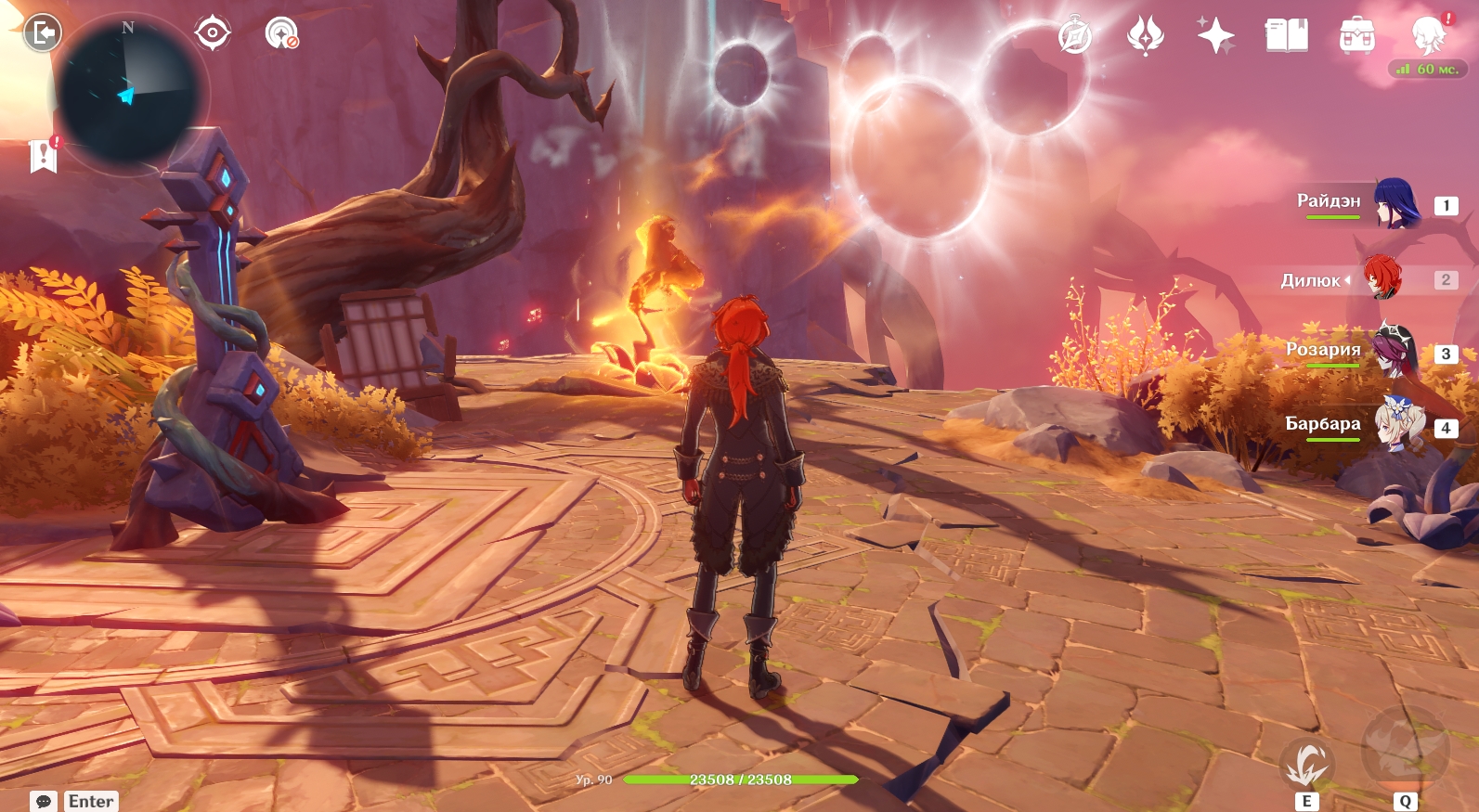Image resolution: width=1479 pixels, height=812 pixels.
Task: Open the Paimon menu icon
Action: click(1428, 36)
